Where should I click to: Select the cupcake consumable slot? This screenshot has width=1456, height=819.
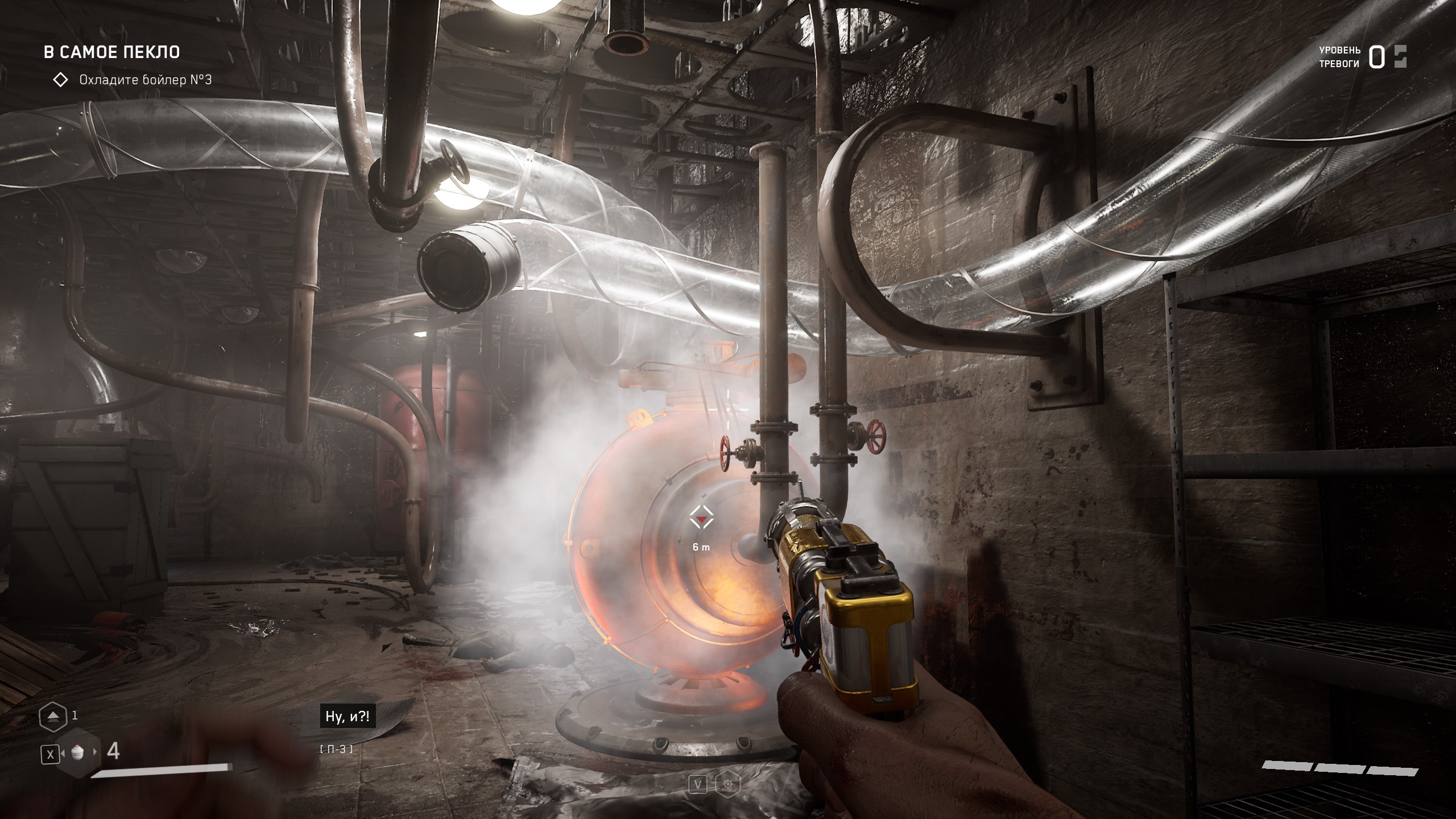point(78,752)
